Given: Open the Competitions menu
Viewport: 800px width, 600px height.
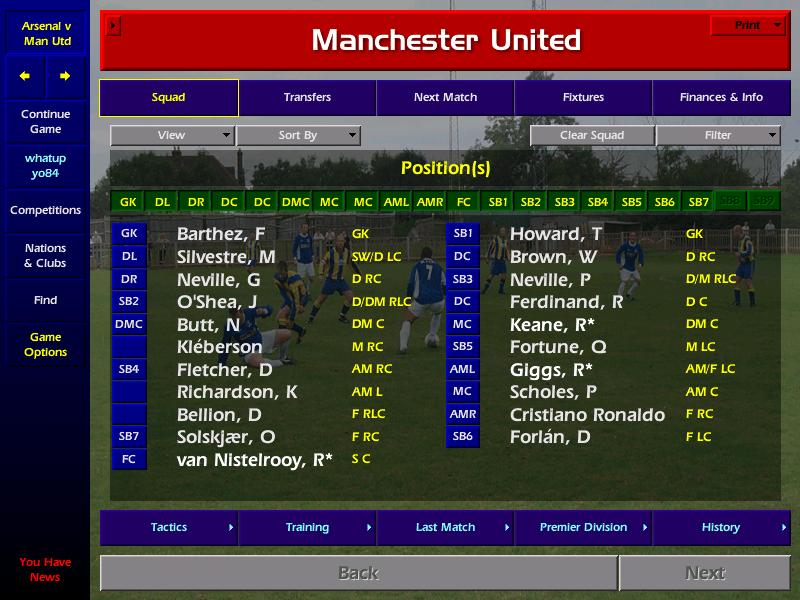Looking at the screenshot, I should tap(45, 211).
